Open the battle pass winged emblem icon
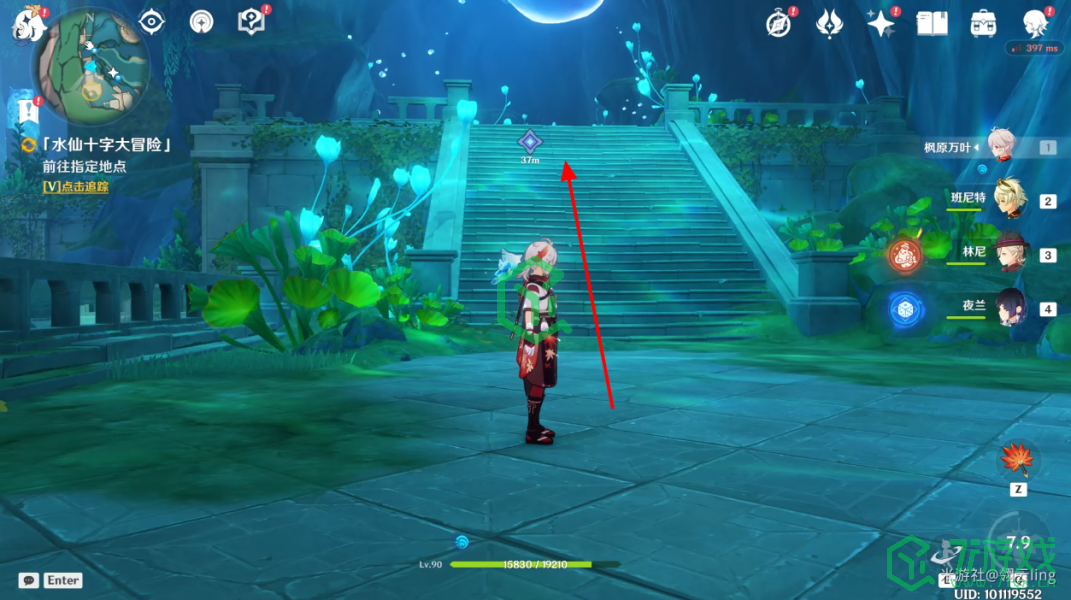The width and height of the screenshot is (1071, 600). pos(829,23)
